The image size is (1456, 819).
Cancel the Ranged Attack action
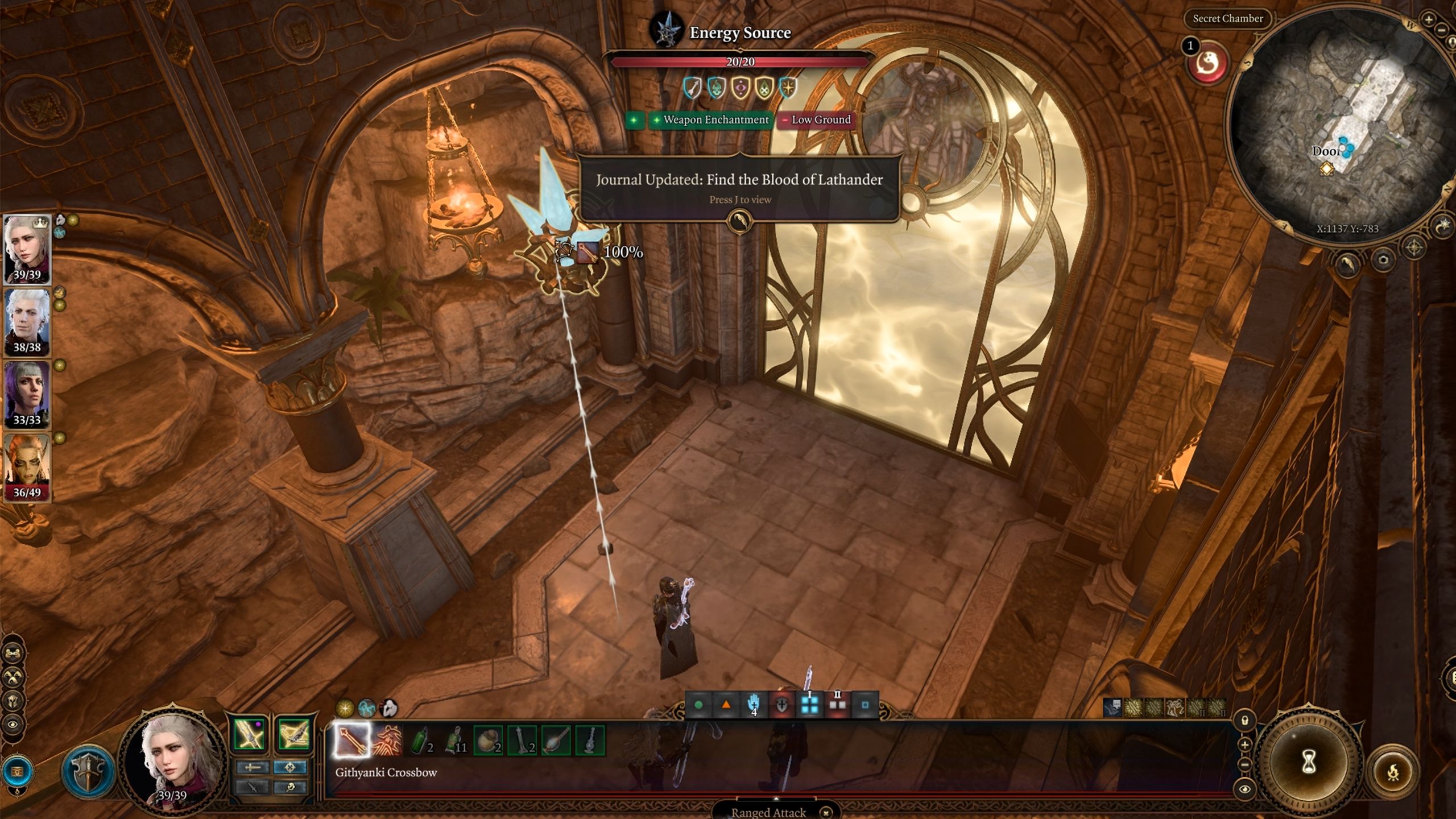point(826,812)
